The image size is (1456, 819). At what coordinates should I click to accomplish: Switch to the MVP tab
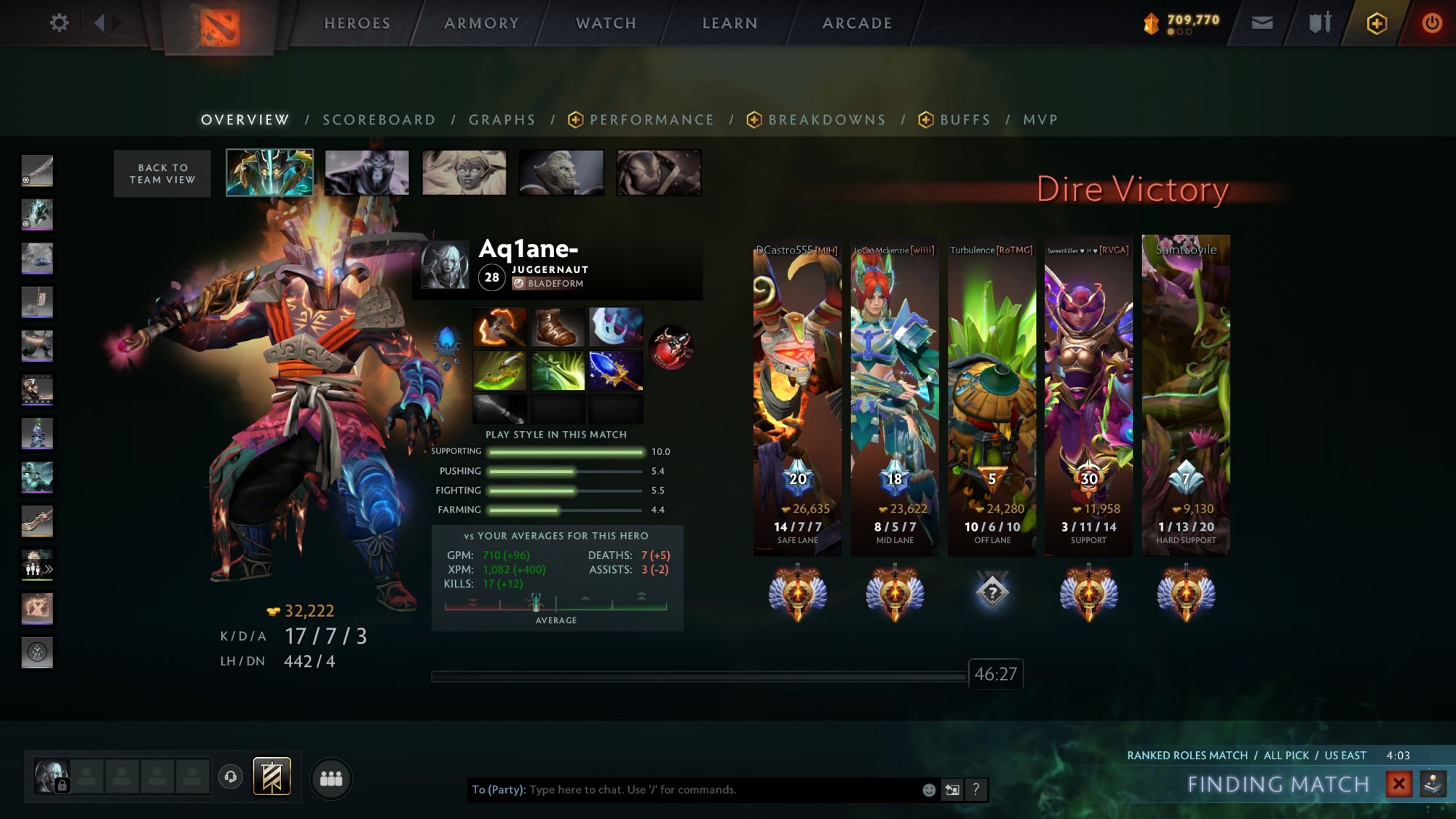pos(1040,120)
